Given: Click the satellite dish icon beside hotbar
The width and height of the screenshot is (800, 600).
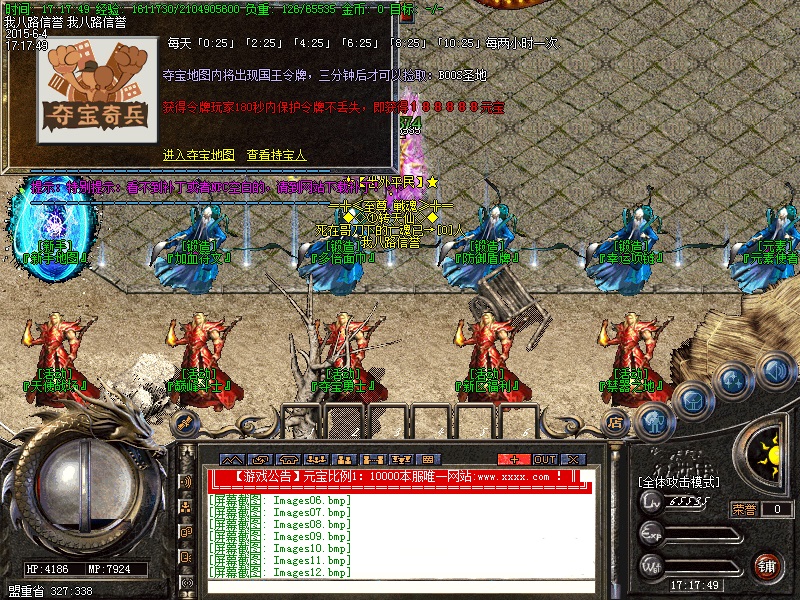Looking at the screenshot, I should 185,421.
